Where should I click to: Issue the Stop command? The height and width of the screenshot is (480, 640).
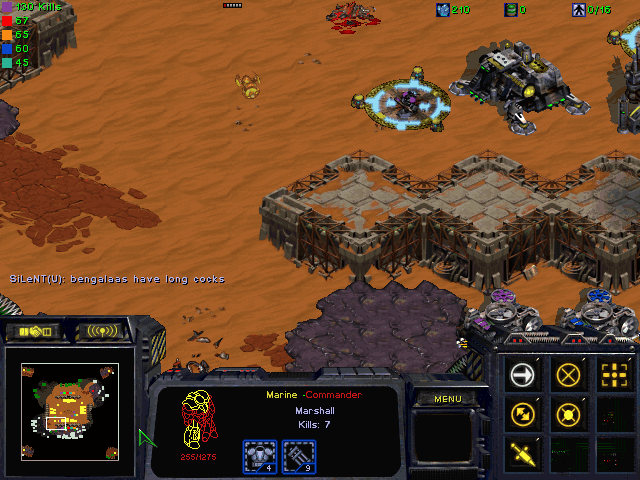tap(568, 375)
